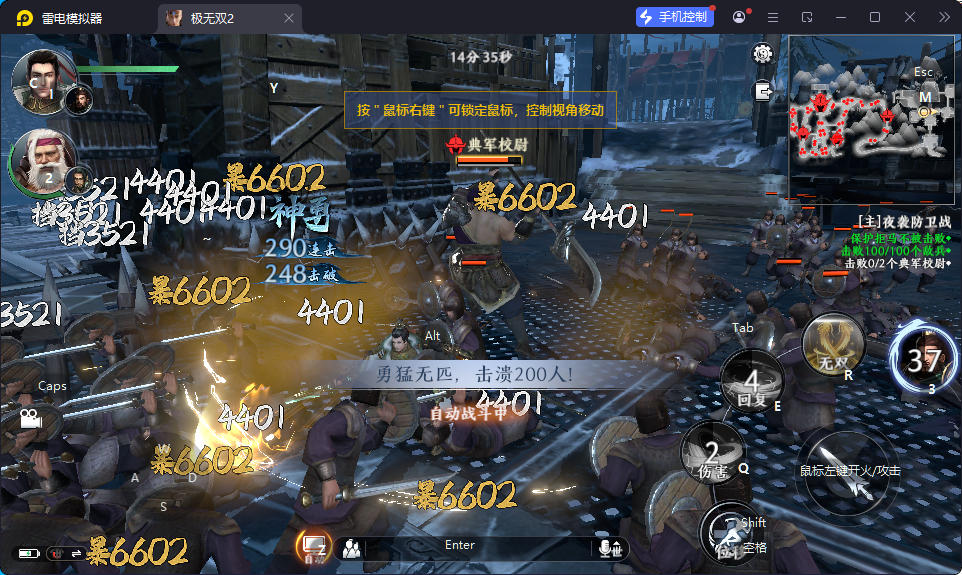
Task: Activate the 无双 musou skill
Action: [x=833, y=346]
